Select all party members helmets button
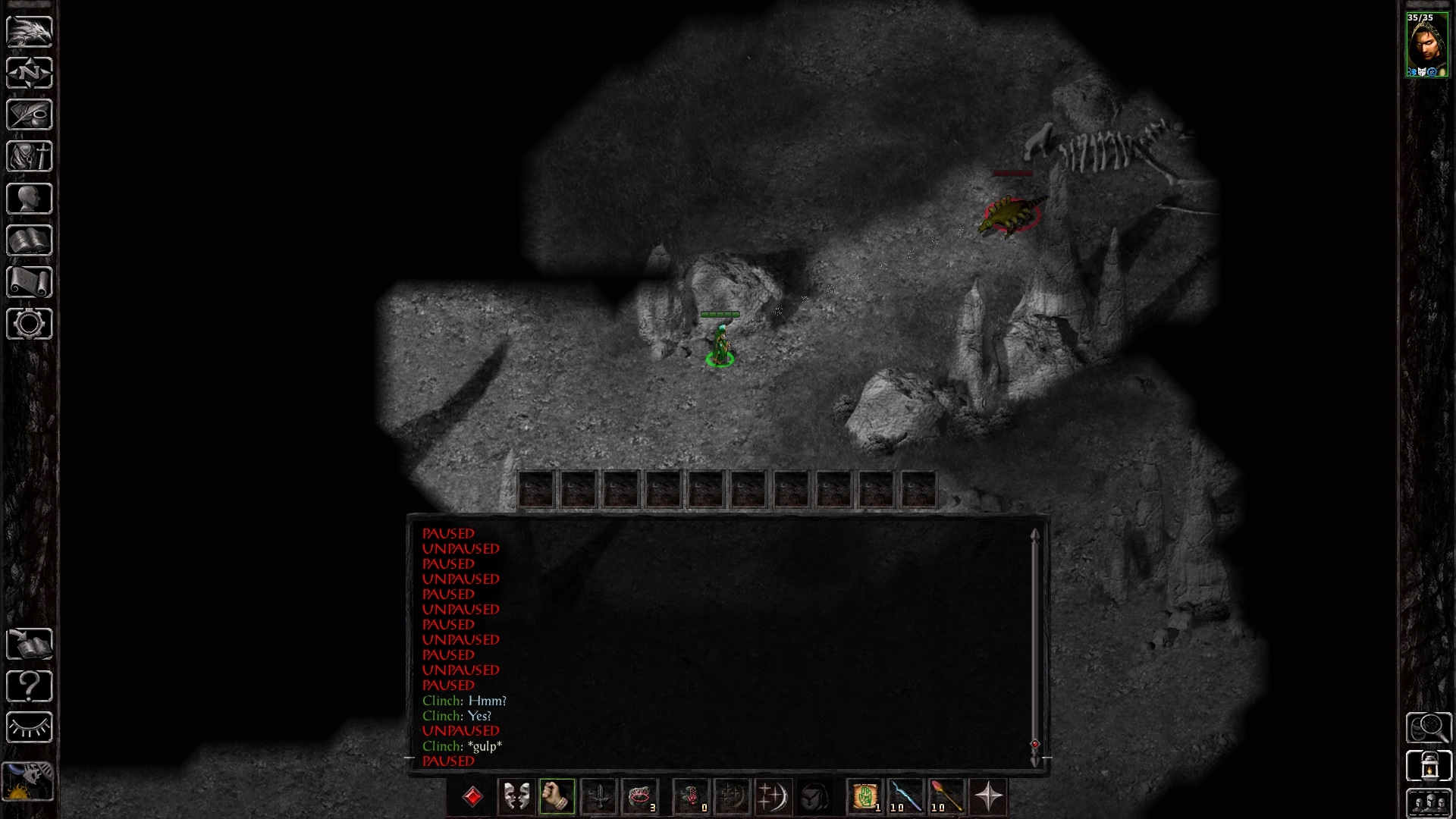The height and width of the screenshot is (819, 1456). [x=1429, y=802]
